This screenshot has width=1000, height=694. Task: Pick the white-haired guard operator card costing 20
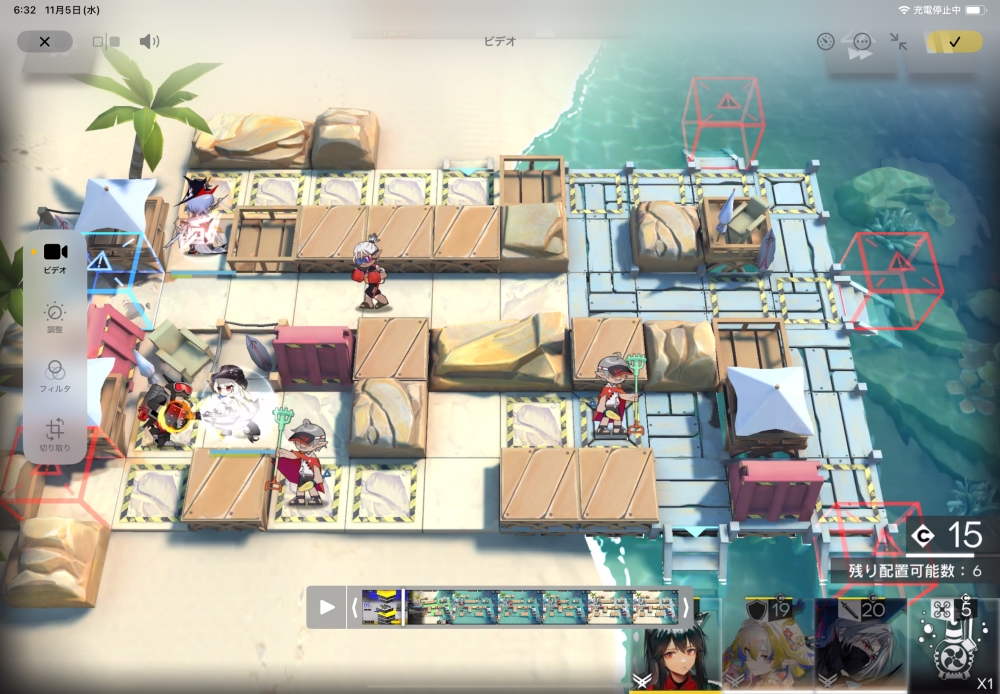tap(860, 646)
